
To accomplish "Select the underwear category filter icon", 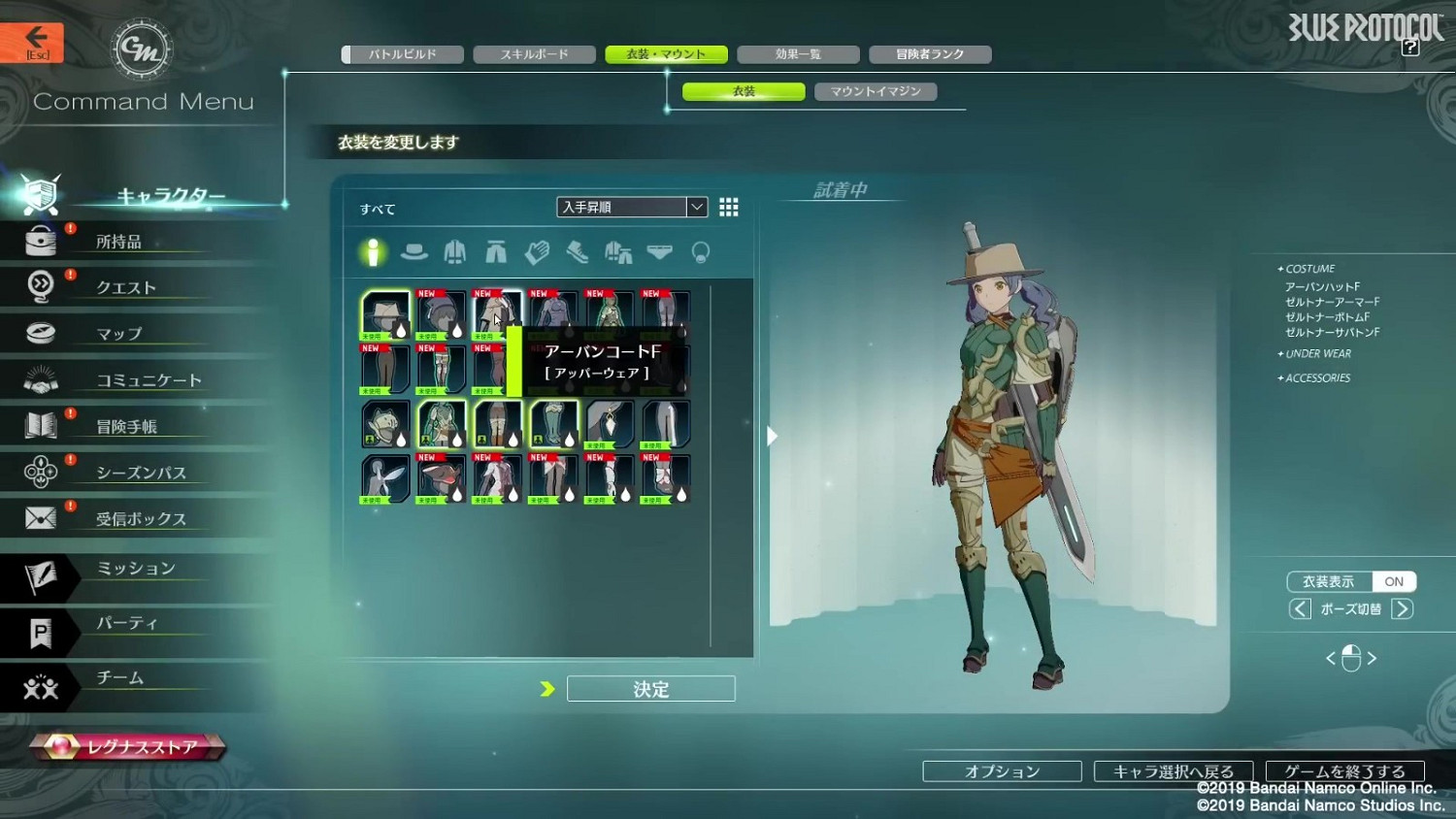I will (659, 252).
